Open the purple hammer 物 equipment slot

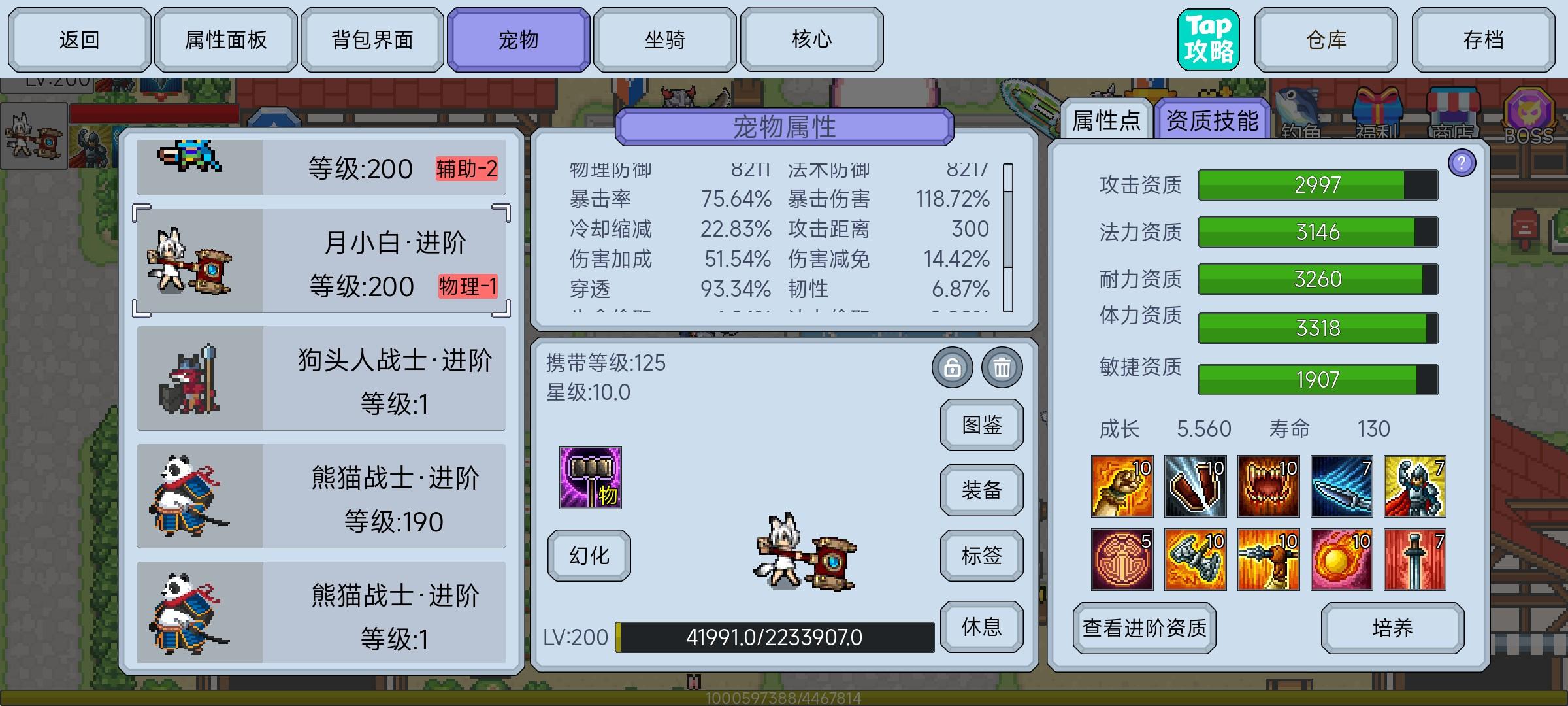tap(590, 479)
